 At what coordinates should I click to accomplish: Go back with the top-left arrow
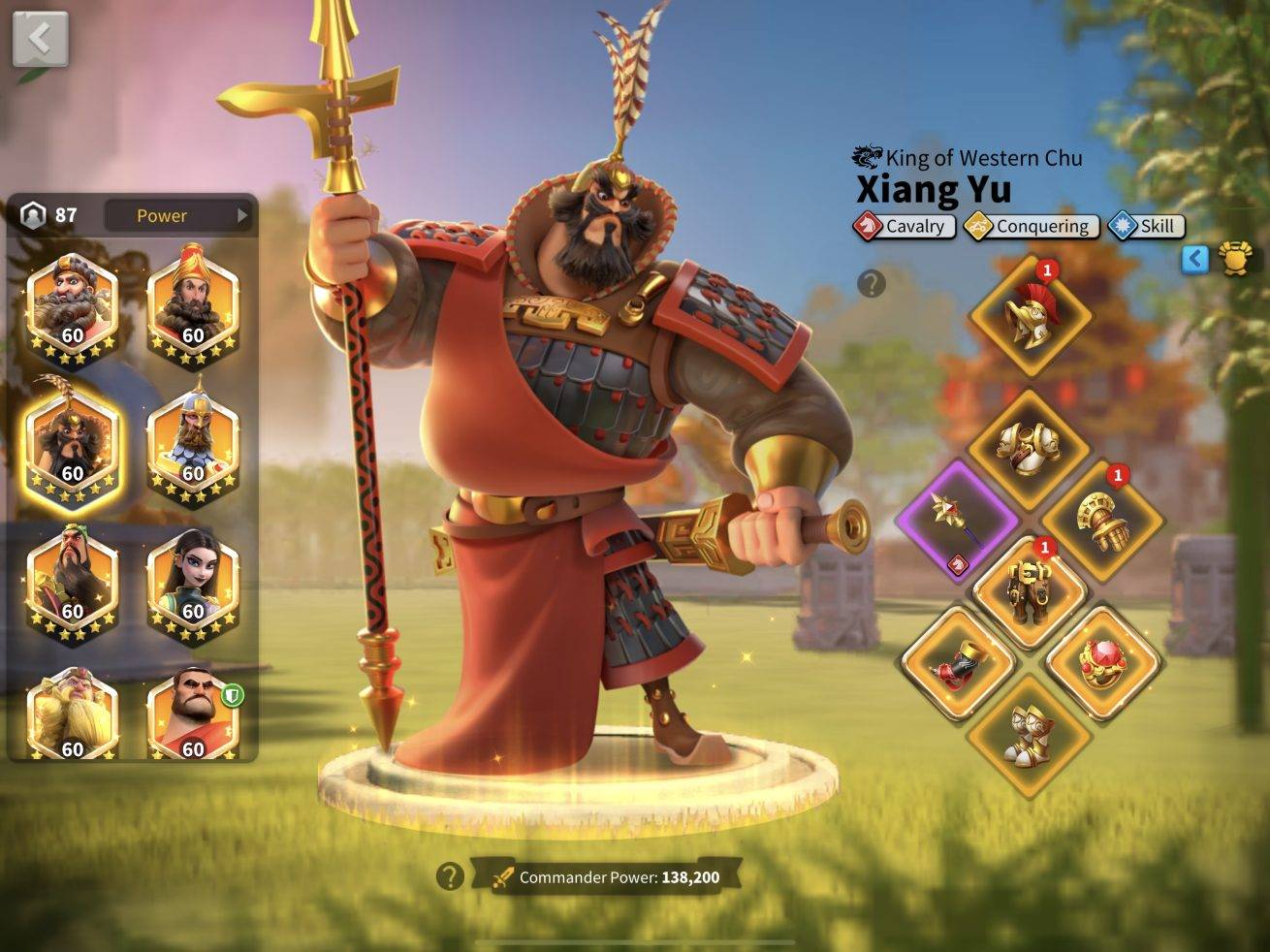[x=40, y=40]
